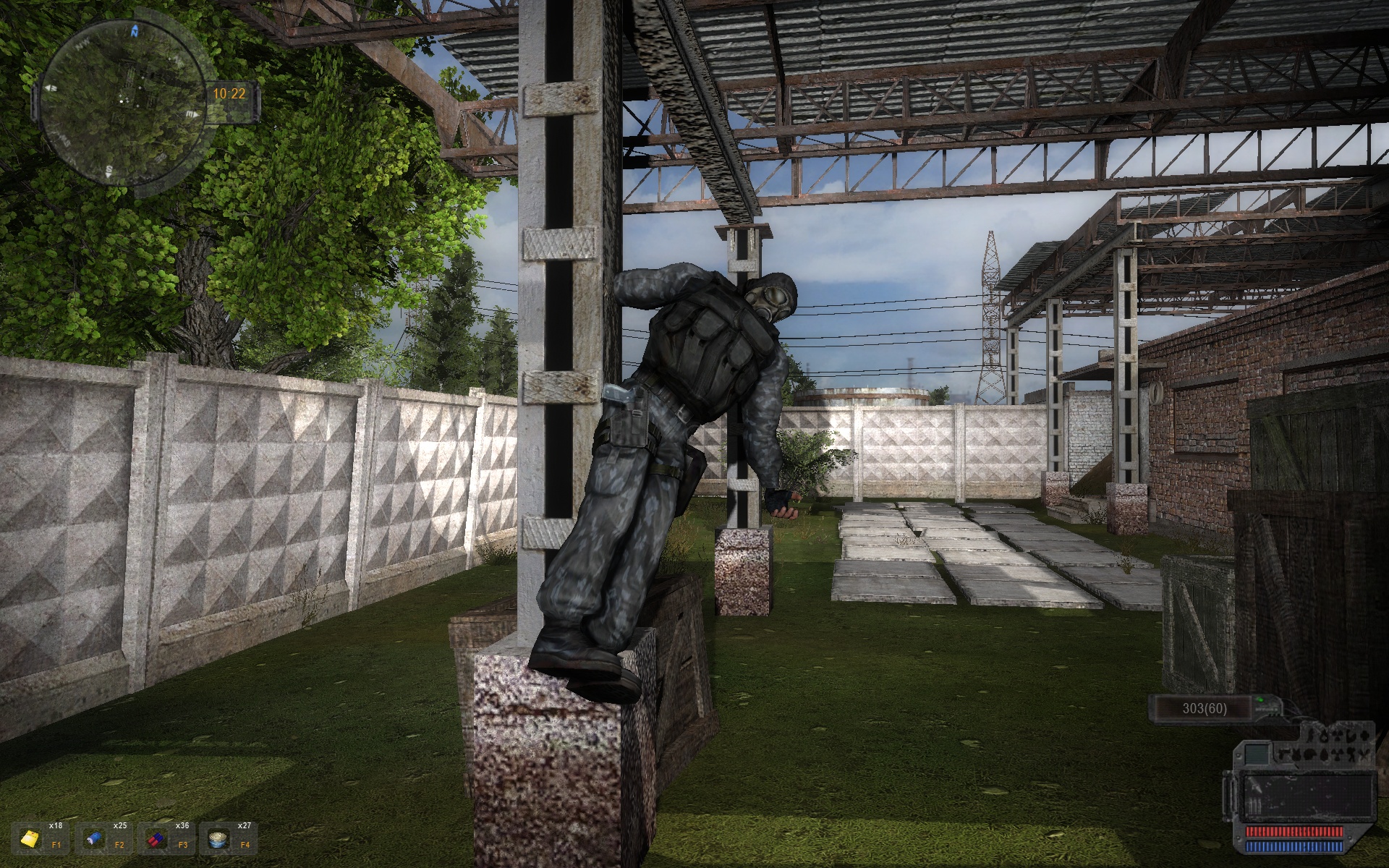Click the fire anomaly icon on the PDA panel
1389x868 pixels.
[1325, 737]
